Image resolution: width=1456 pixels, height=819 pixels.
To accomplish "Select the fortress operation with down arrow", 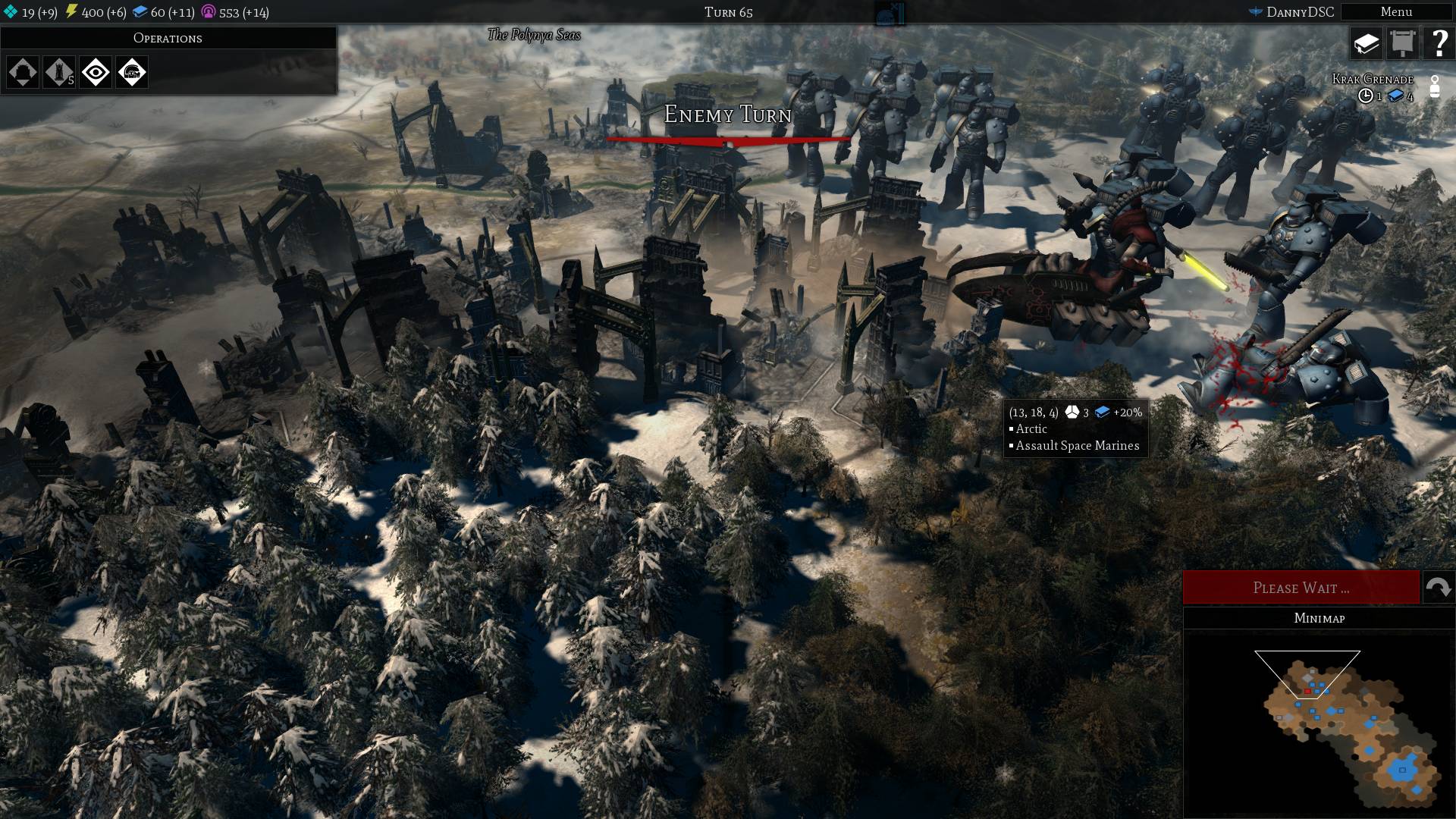I will click(23, 73).
